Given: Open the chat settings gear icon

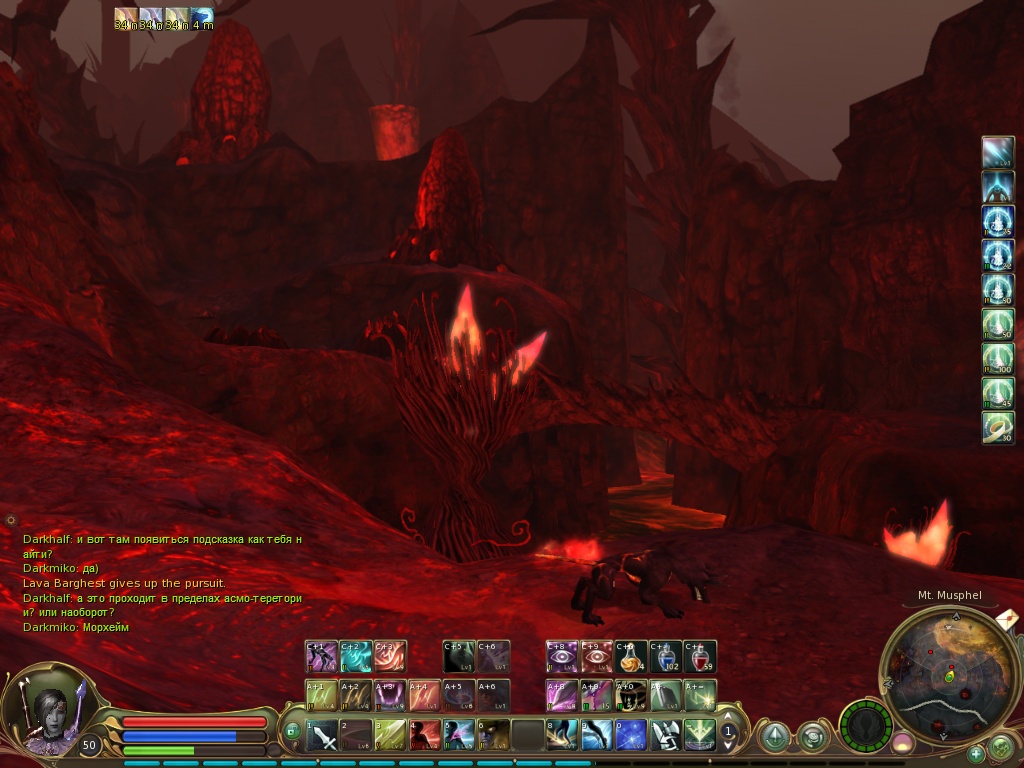Looking at the screenshot, I should [x=11, y=520].
